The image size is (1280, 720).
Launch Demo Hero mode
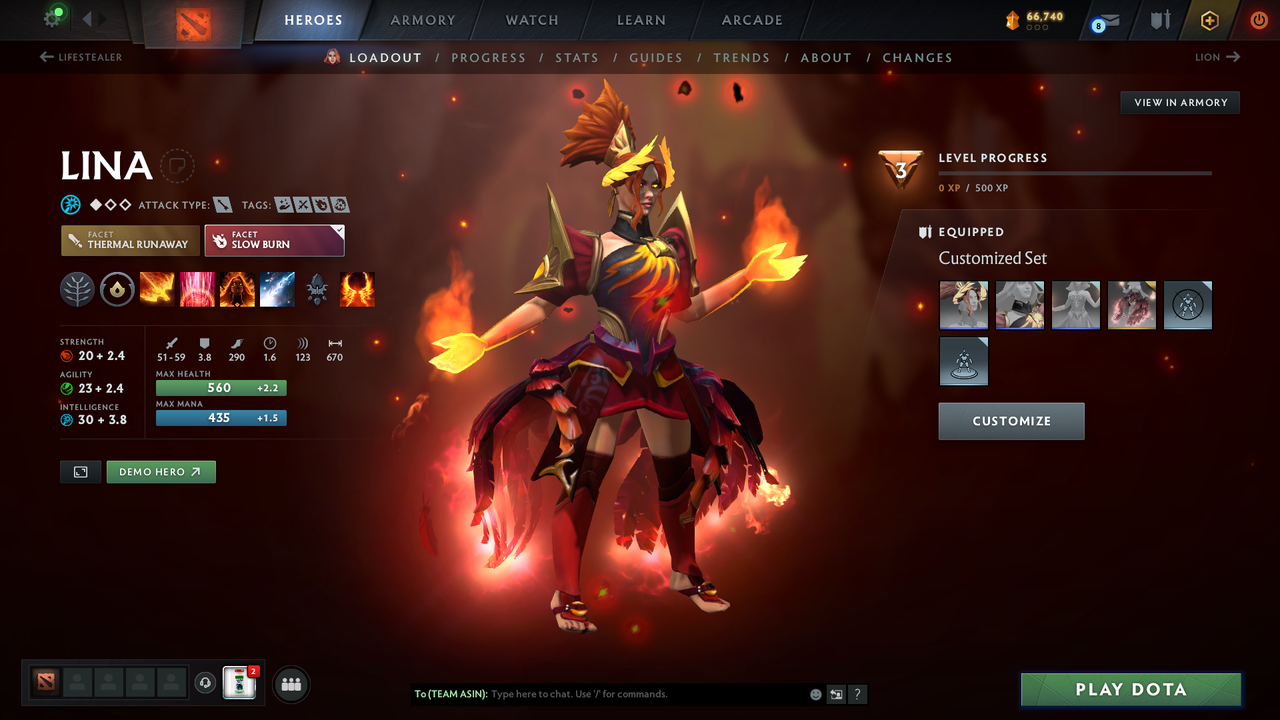click(161, 472)
